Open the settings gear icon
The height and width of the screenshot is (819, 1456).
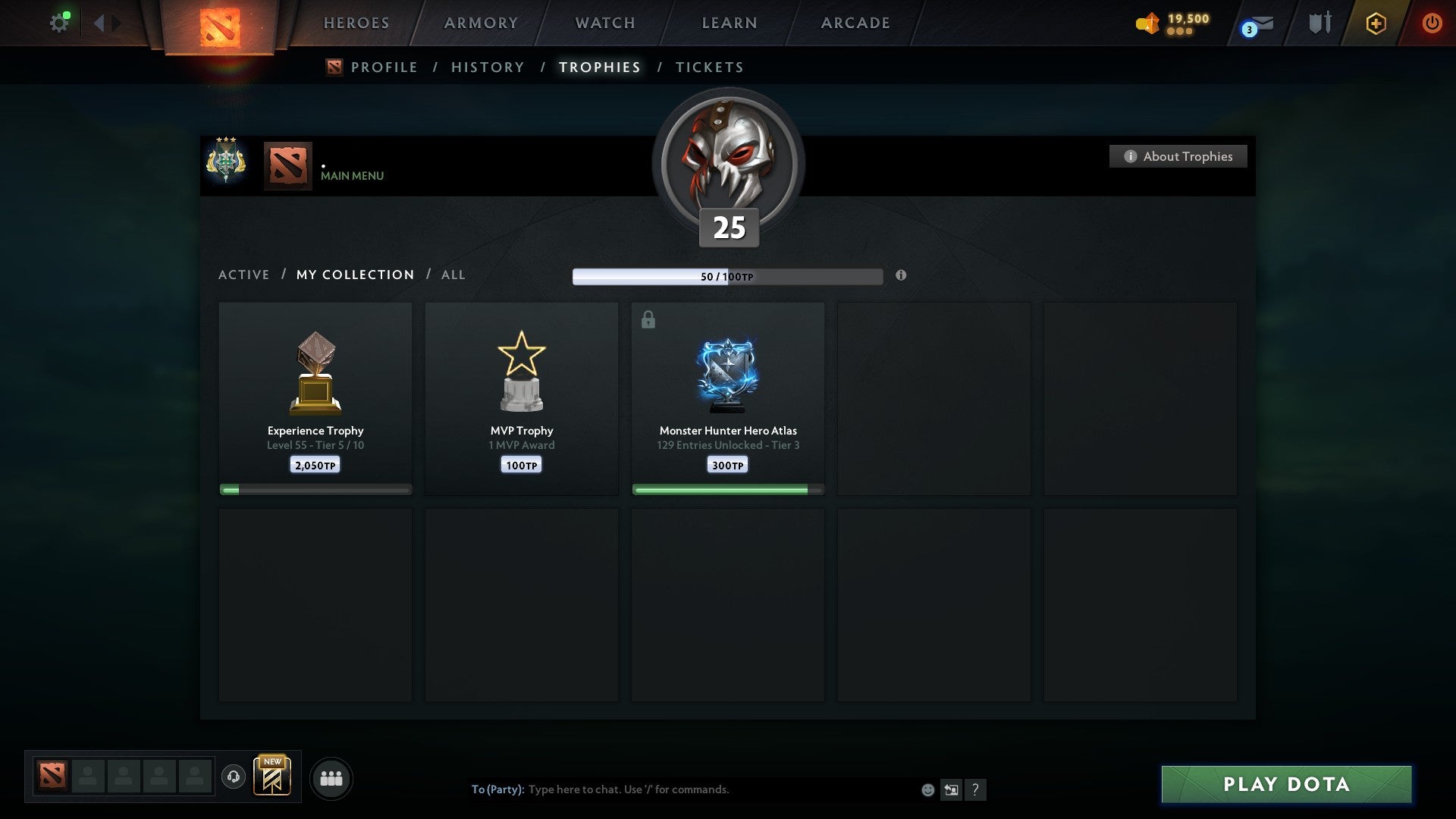coord(60,22)
